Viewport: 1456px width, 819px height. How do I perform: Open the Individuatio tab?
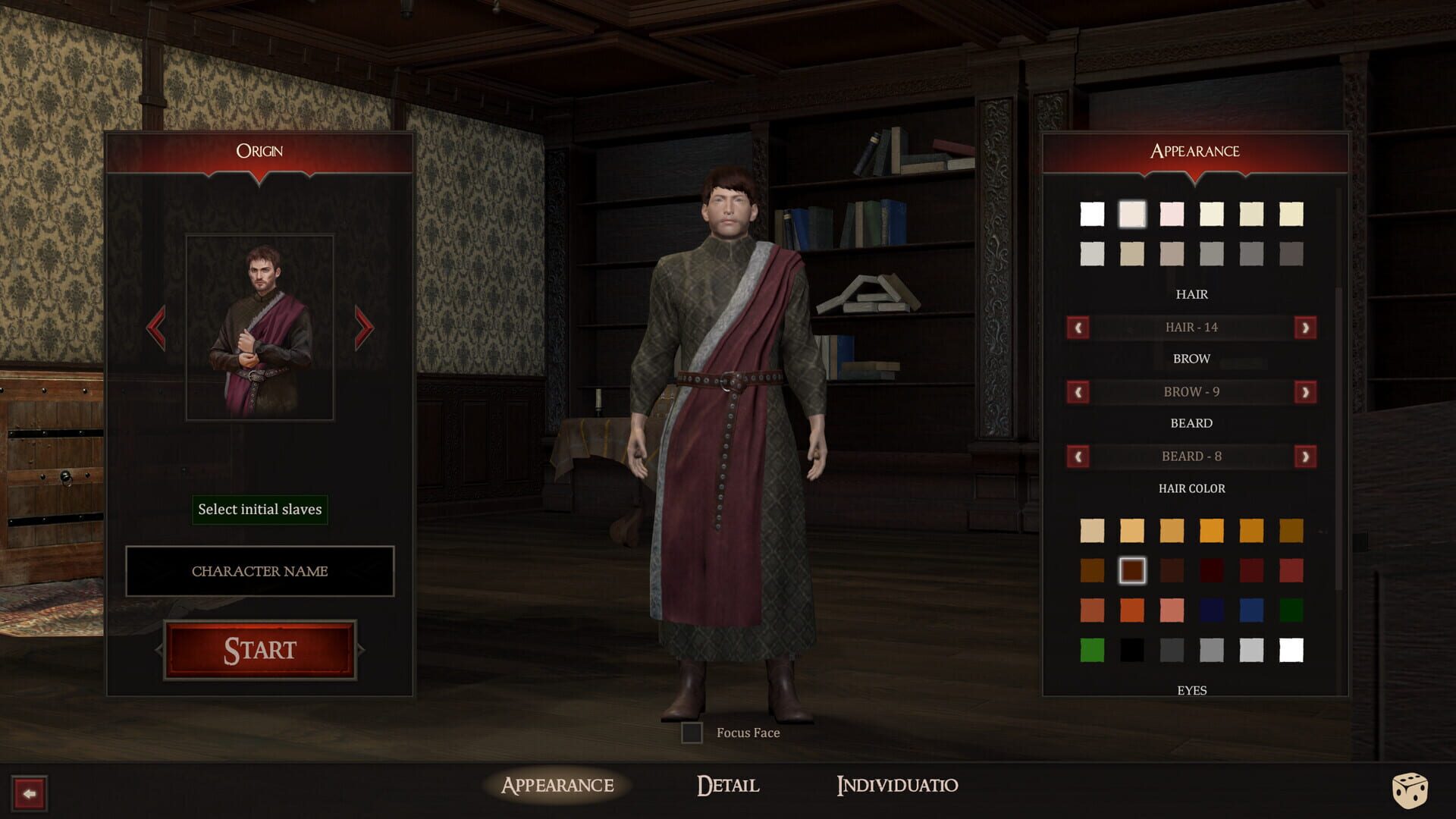897,786
